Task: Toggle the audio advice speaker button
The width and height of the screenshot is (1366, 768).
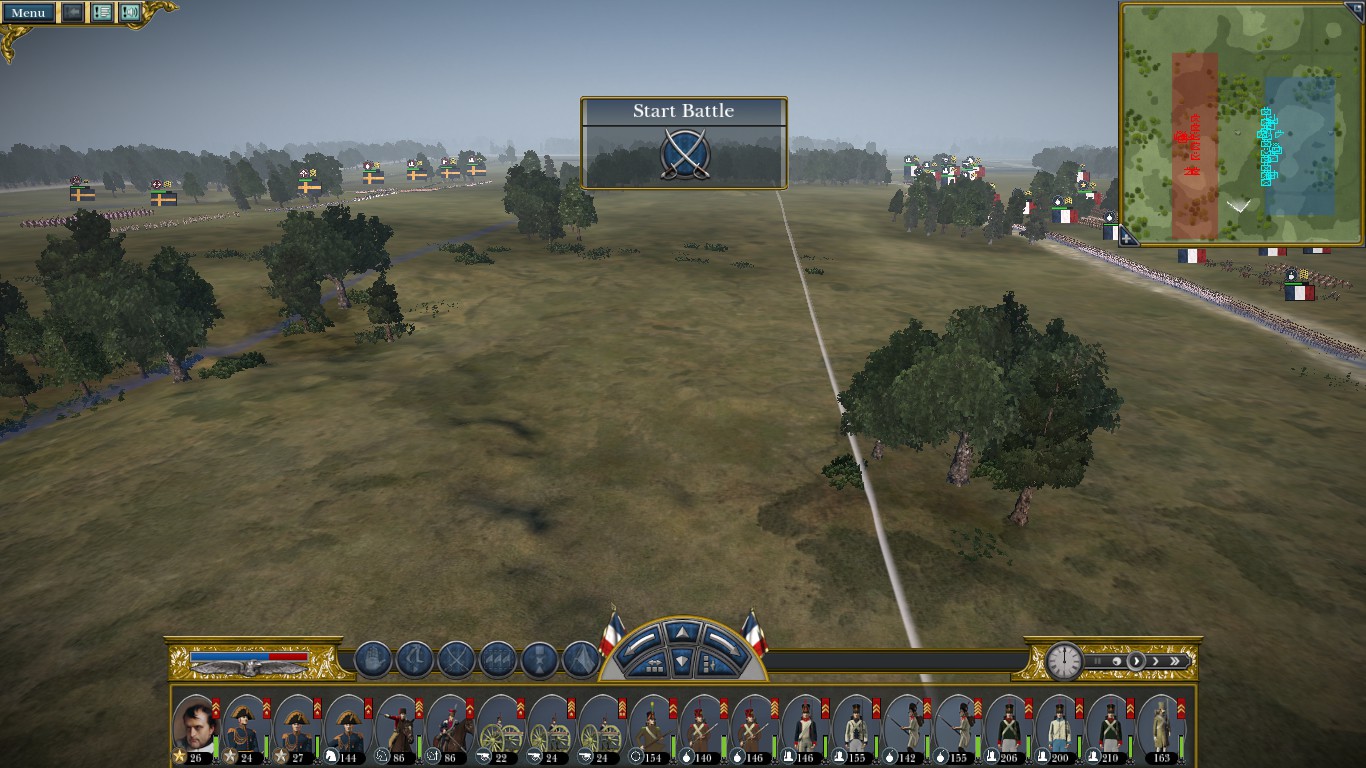Action: 130,13
